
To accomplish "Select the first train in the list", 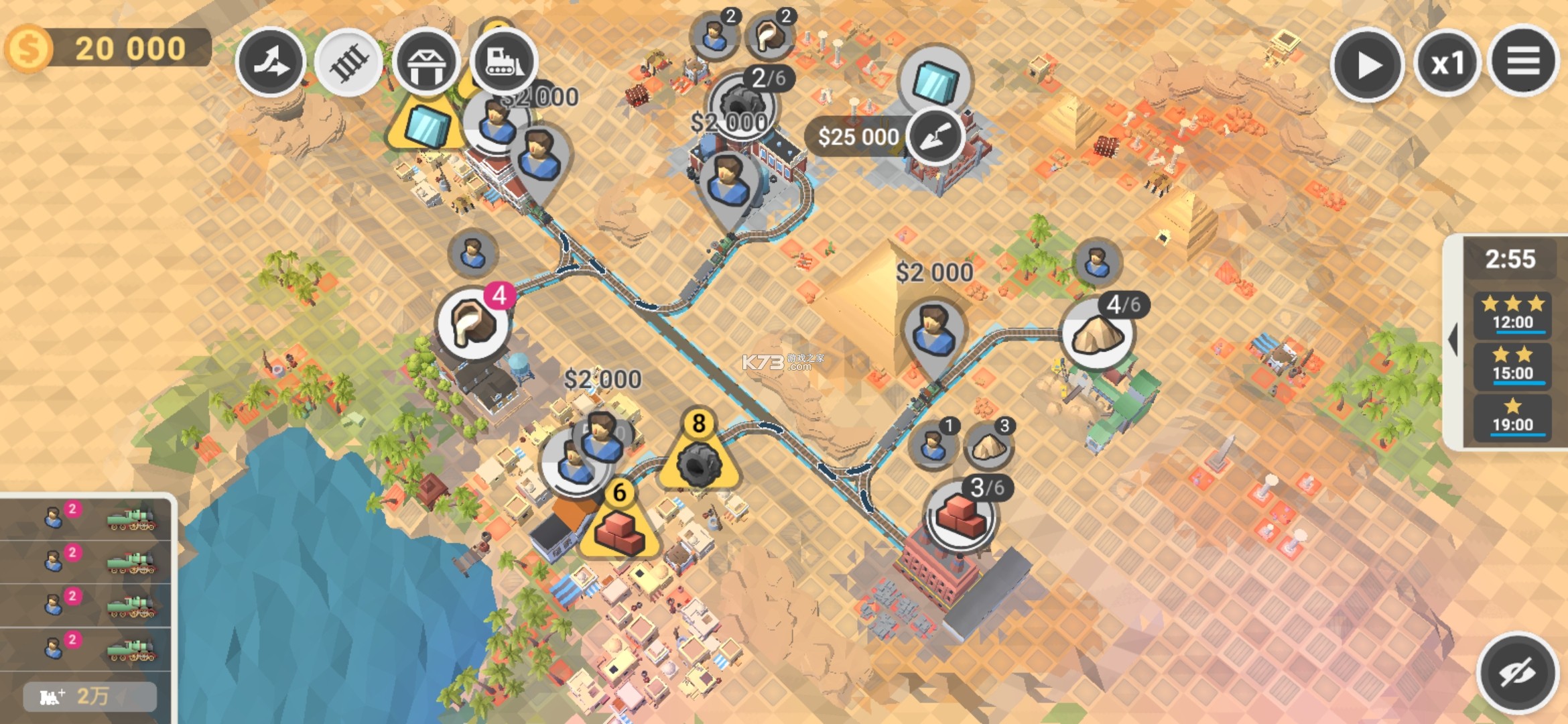I will (86, 518).
